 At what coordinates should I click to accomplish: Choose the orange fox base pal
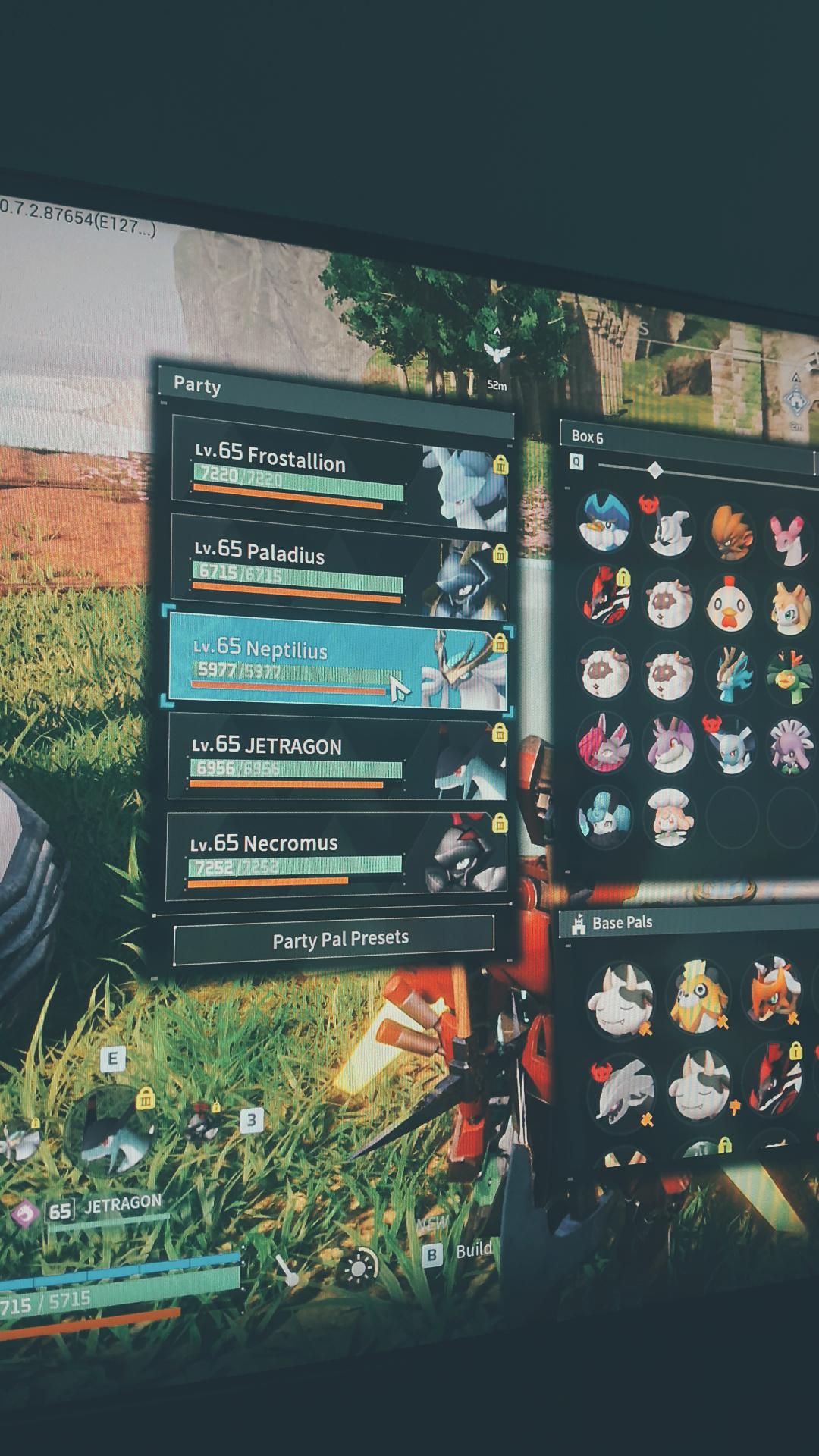tap(773, 992)
